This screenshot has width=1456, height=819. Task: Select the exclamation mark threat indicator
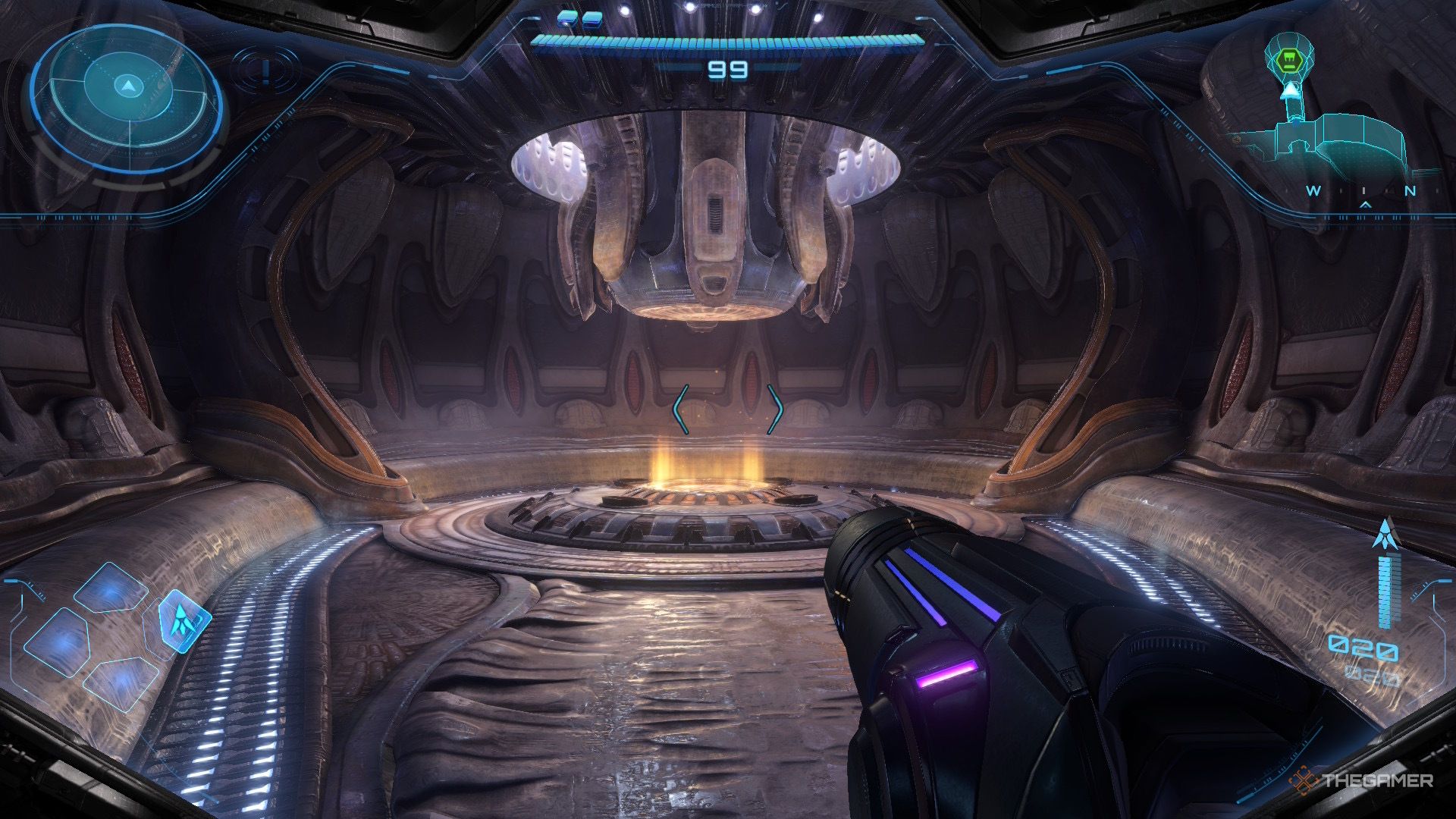(265, 70)
